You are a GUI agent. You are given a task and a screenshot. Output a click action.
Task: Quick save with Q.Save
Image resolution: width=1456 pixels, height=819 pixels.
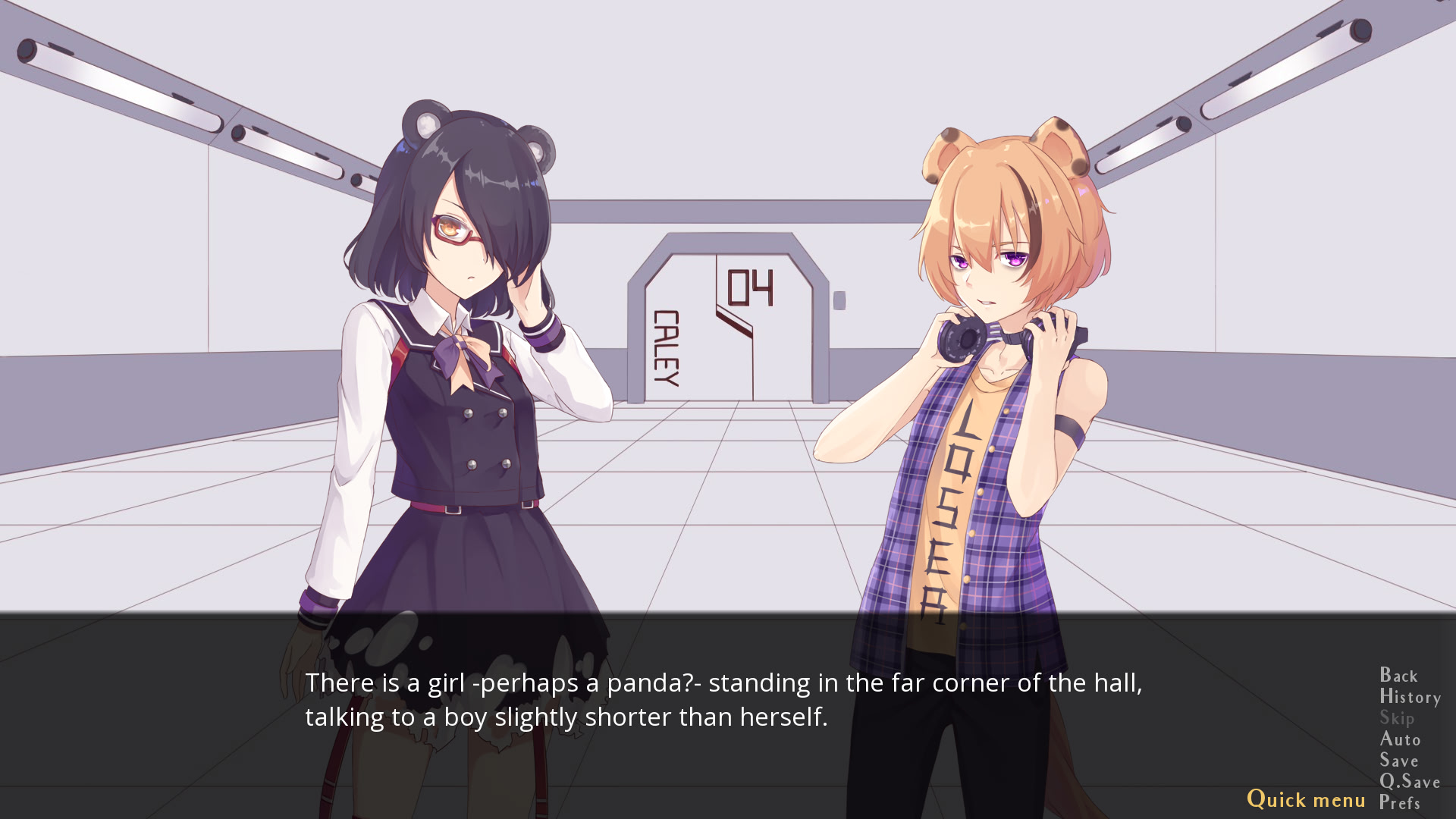(1410, 782)
